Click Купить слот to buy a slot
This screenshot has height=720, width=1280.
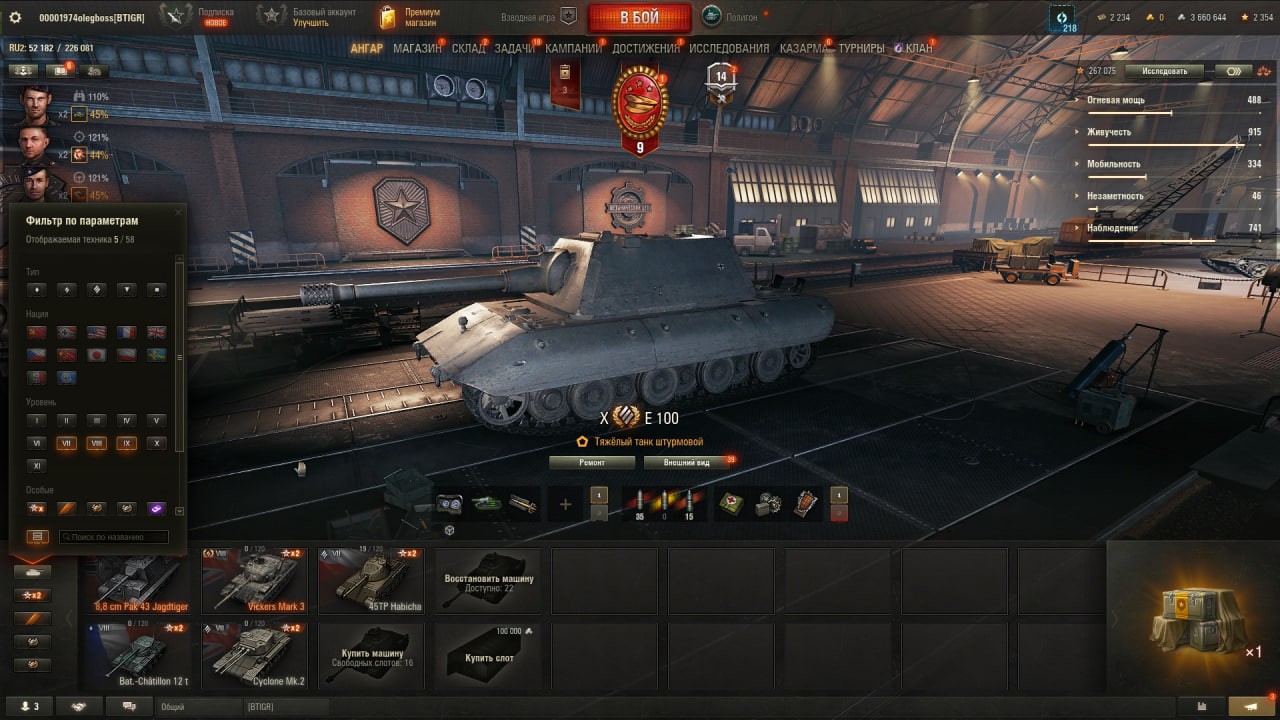[x=490, y=656]
